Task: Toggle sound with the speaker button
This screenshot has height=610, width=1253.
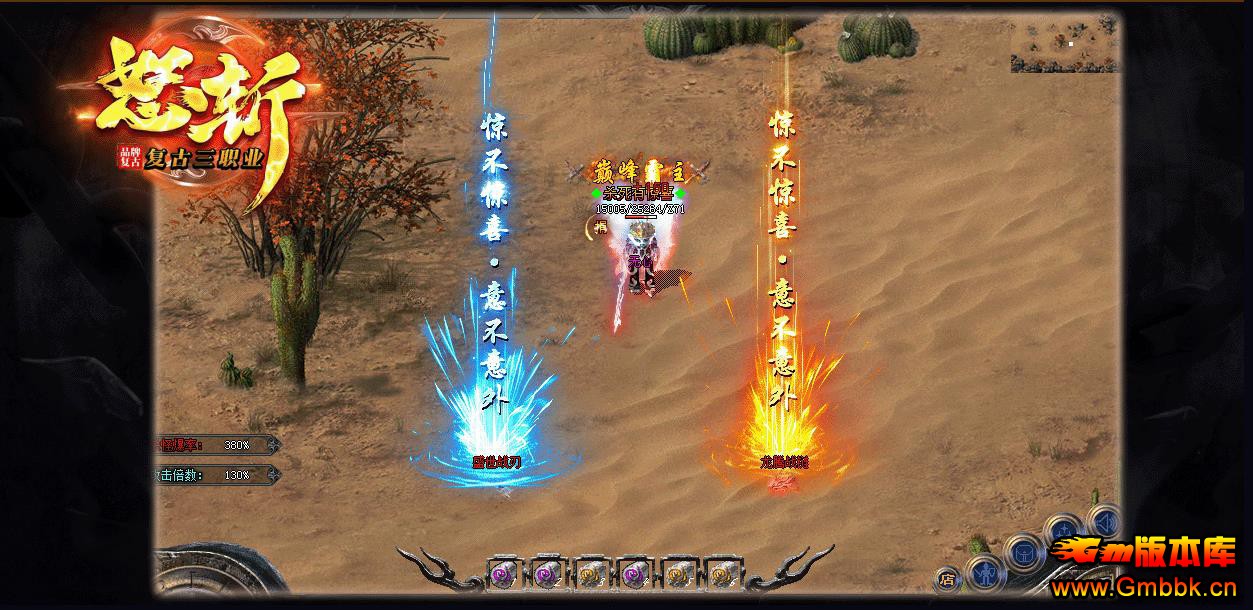Action: coord(1104,521)
